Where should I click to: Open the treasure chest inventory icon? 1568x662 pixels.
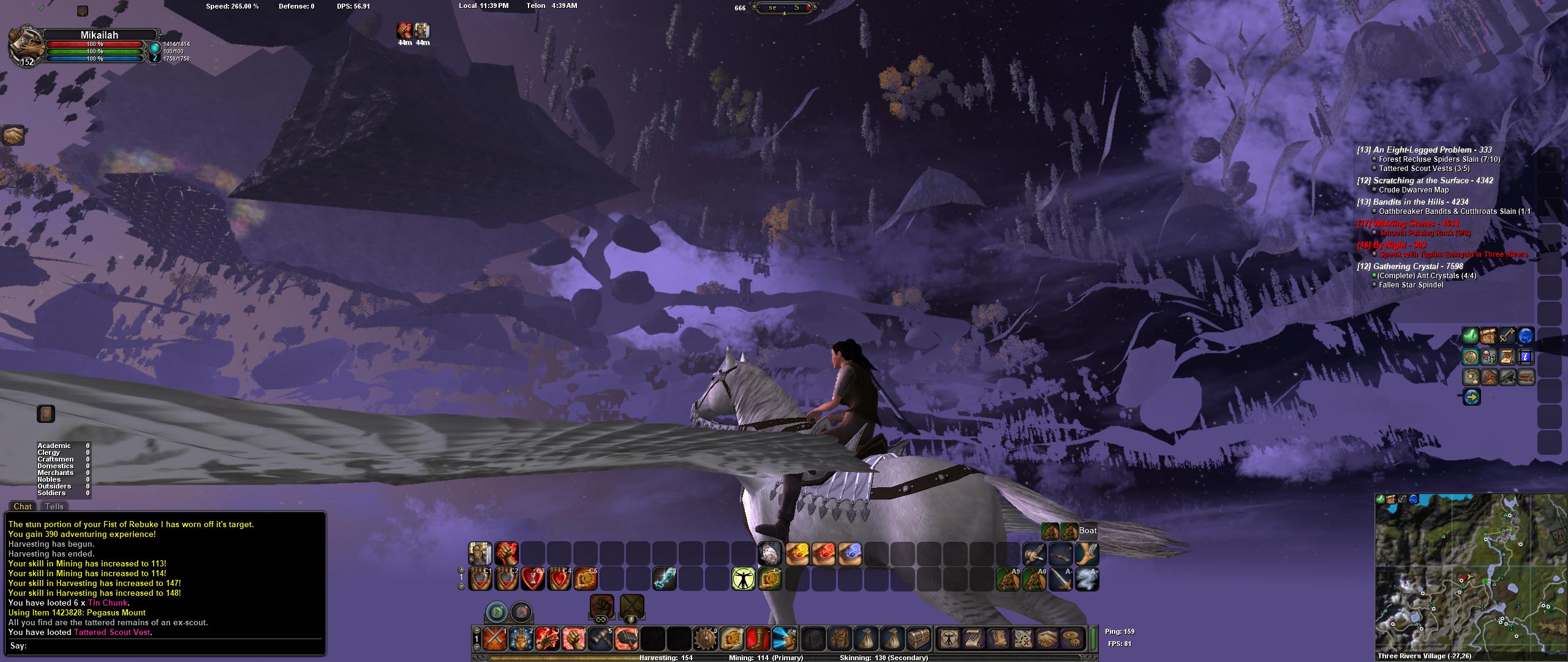point(918,639)
